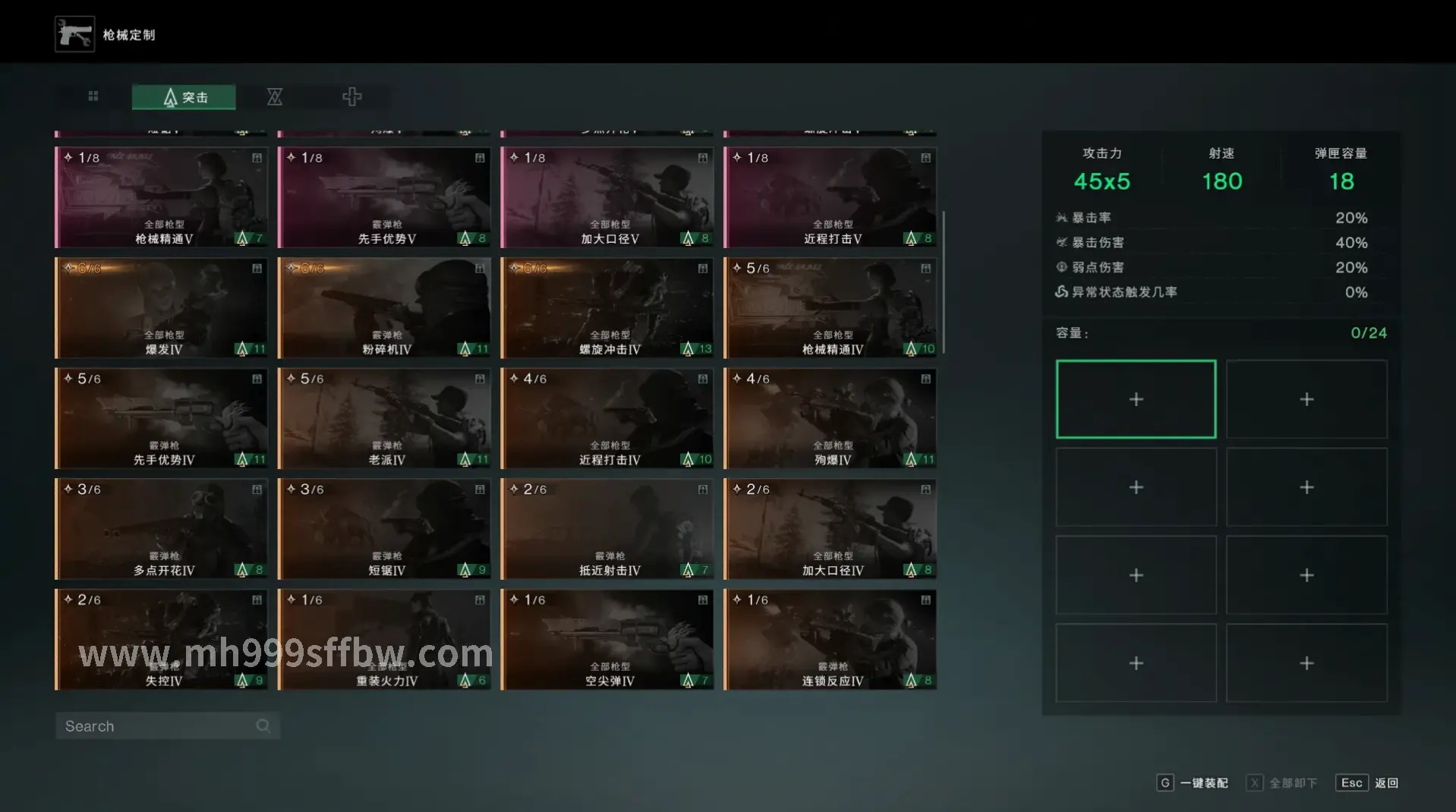The width and height of the screenshot is (1456, 812).
Task: Click the green-highlighted empty mod slot
Action: (1136, 399)
